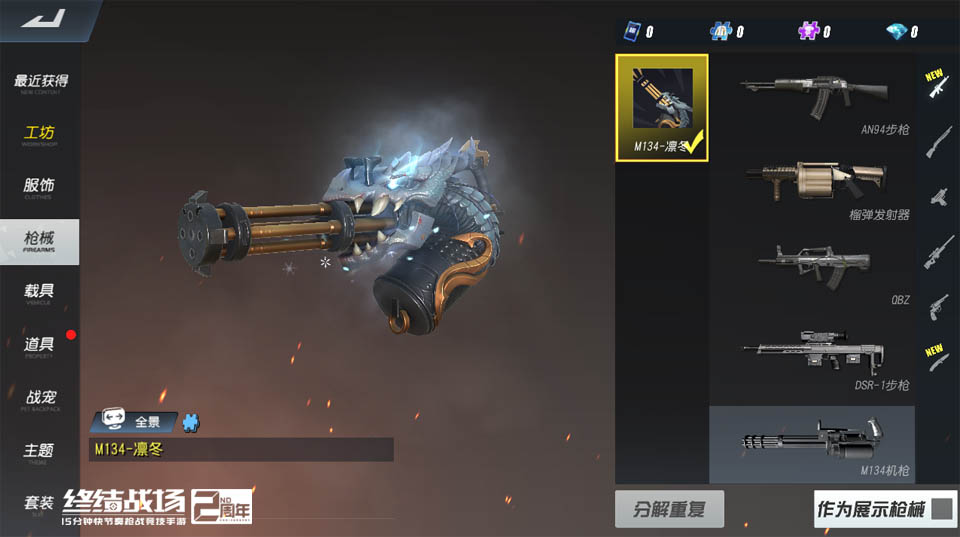Go back using the return arrow
The height and width of the screenshot is (537, 960).
click(x=42, y=18)
